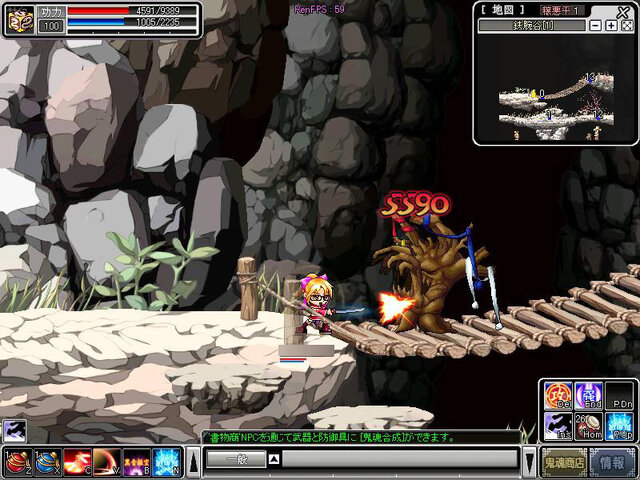The height and width of the screenshot is (480, 640).
Task: Activate the dark dash skill on Ins
Action: pyautogui.click(x=558, y=426)
